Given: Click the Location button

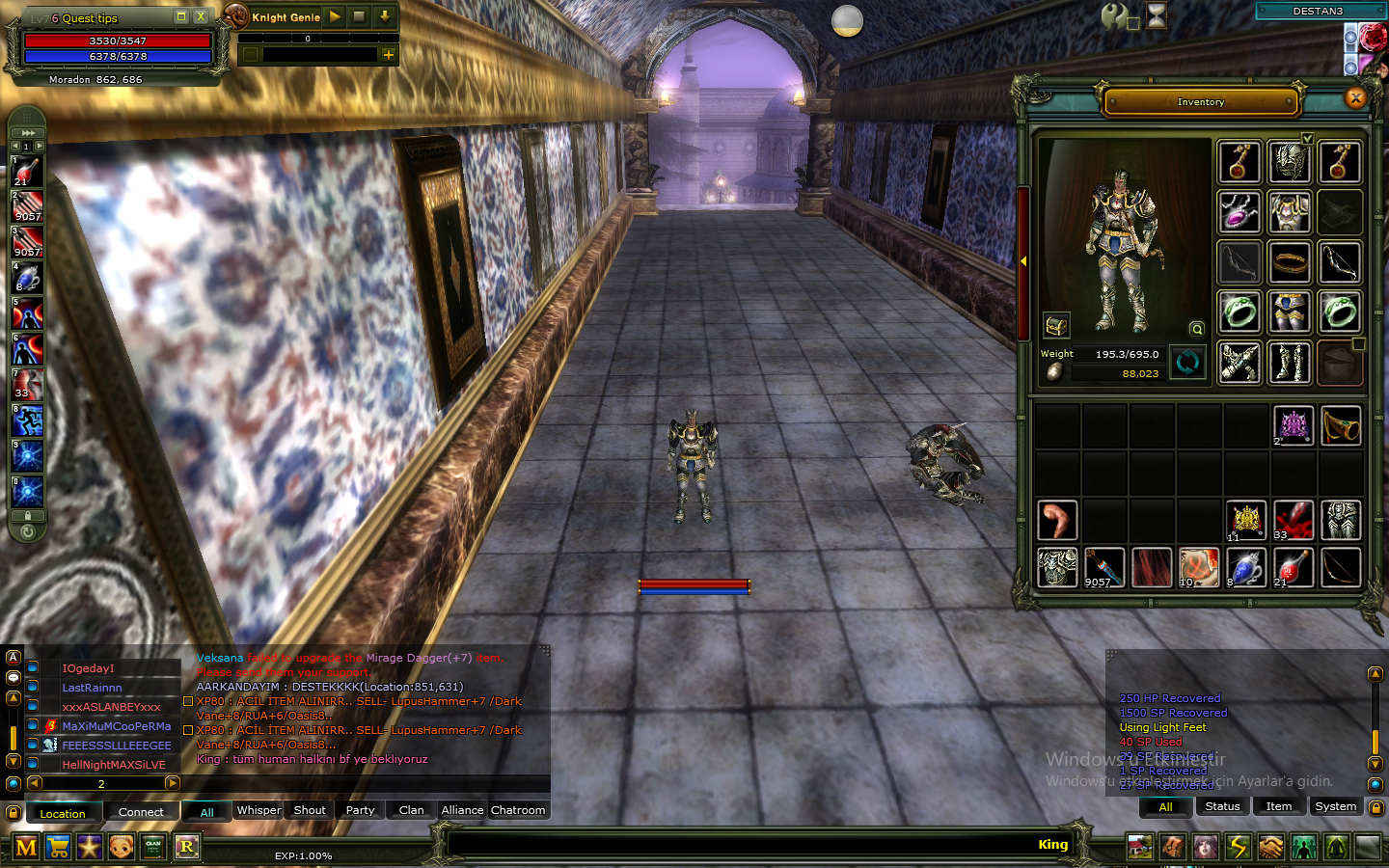Looking at the screenshot, I should point(63,813).
